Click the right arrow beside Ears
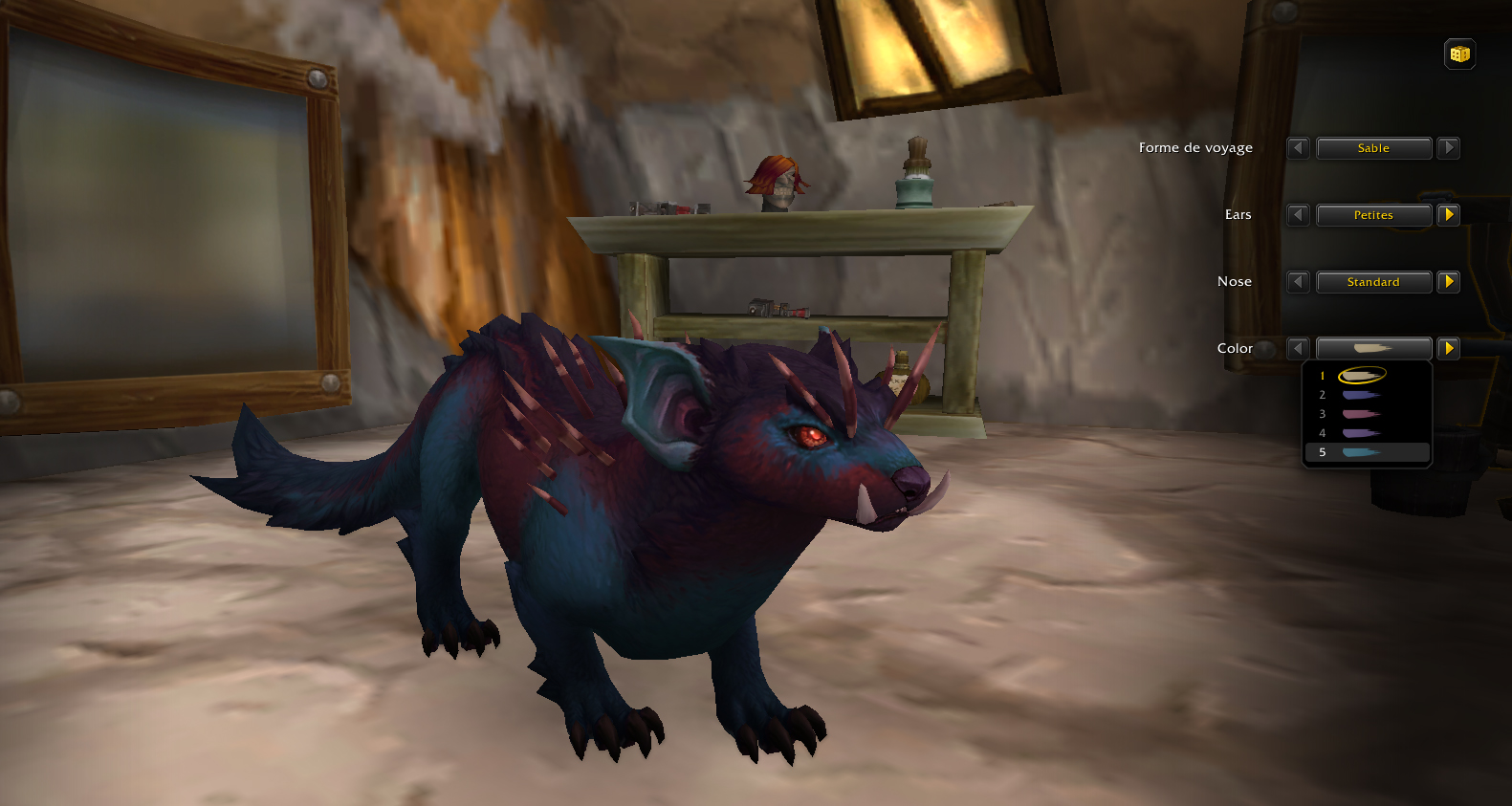1512x806 pixels. pyautogui.click(x=1447, y=215)
